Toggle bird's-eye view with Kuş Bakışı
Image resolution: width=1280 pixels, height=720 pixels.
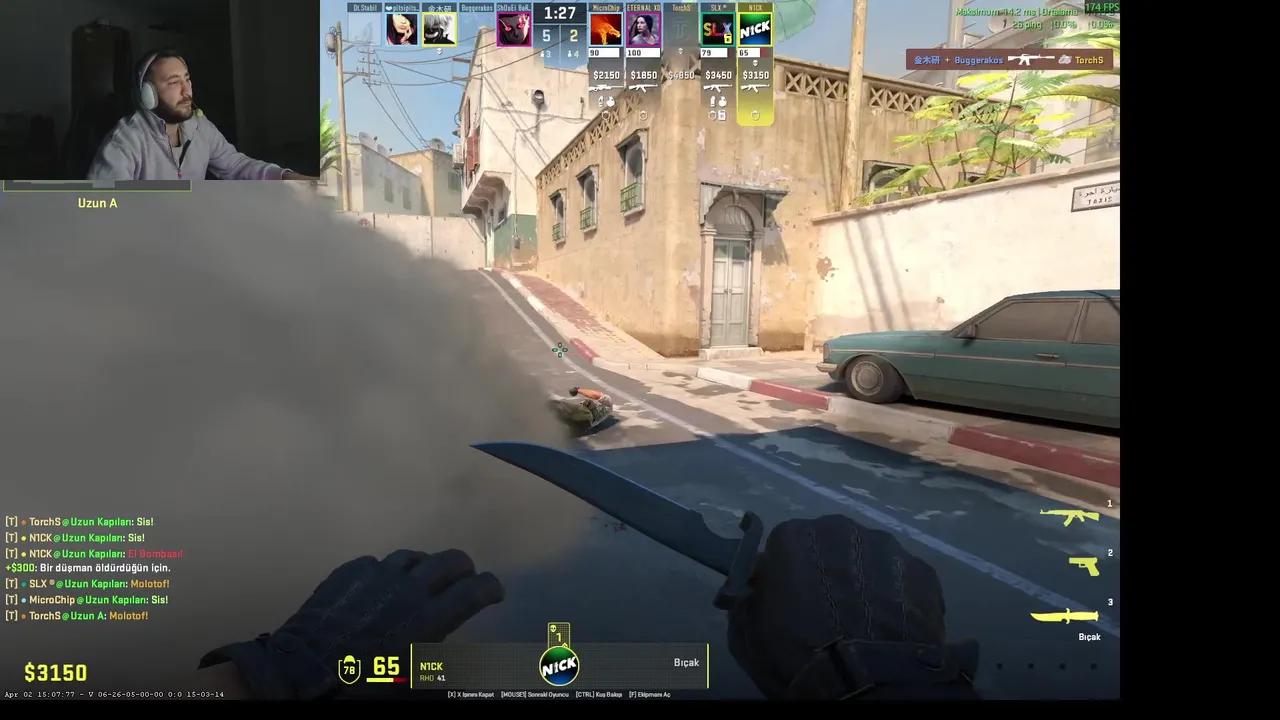[600, 694]
